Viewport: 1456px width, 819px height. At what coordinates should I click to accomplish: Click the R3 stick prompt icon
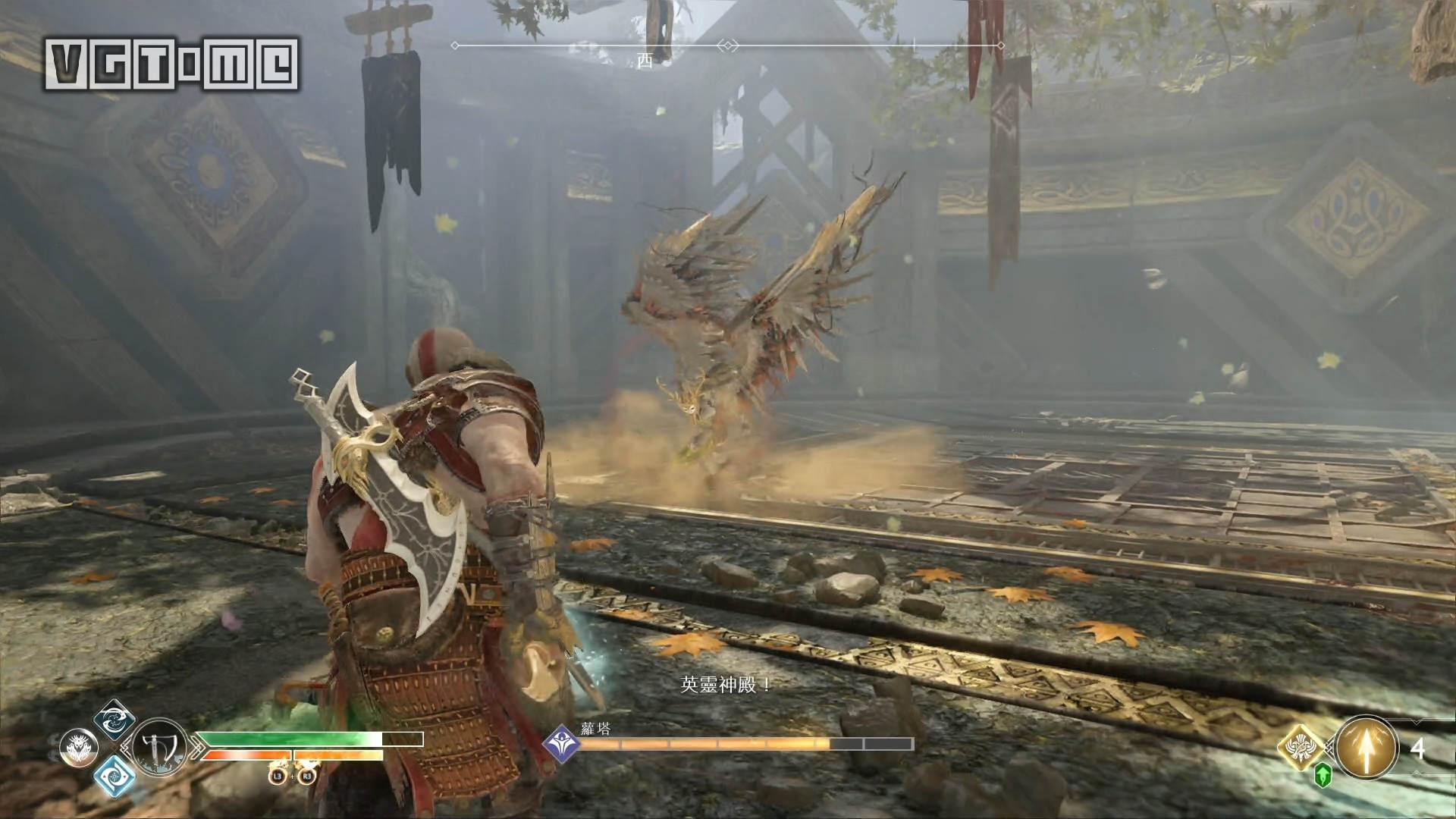click(x=306, y=775)
